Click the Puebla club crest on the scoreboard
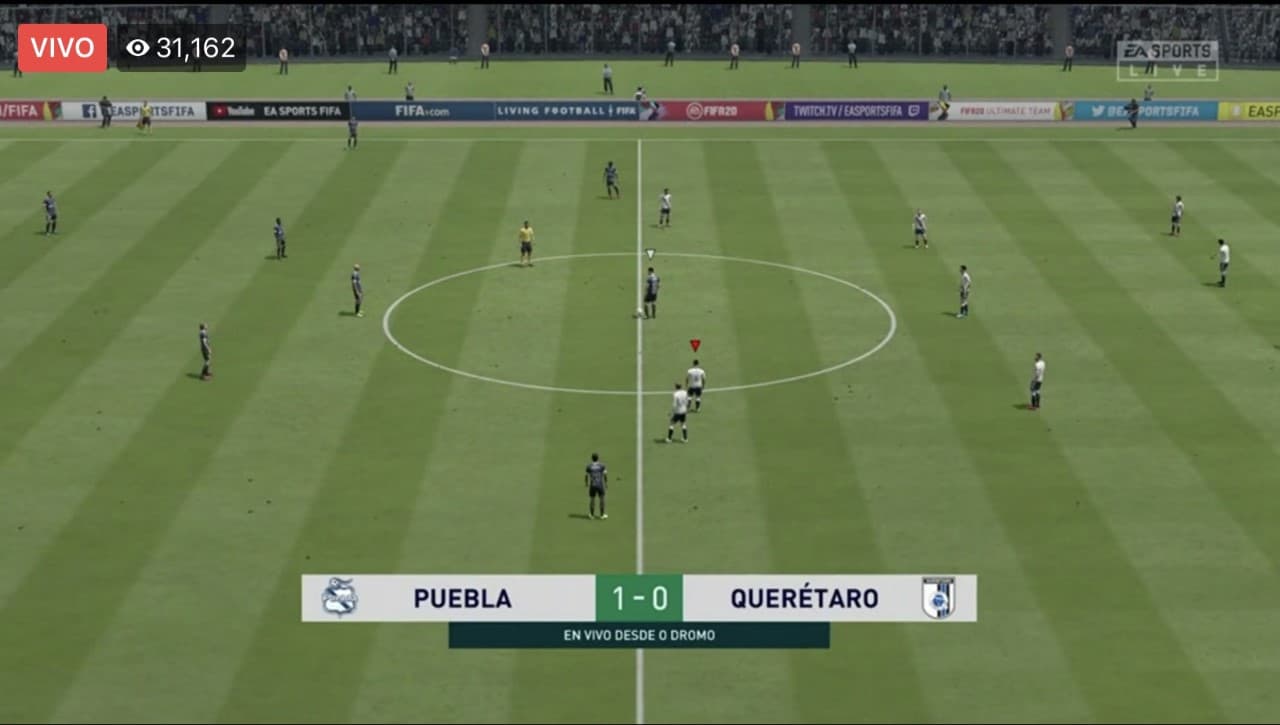The image size is (1280, 725). 341,597
